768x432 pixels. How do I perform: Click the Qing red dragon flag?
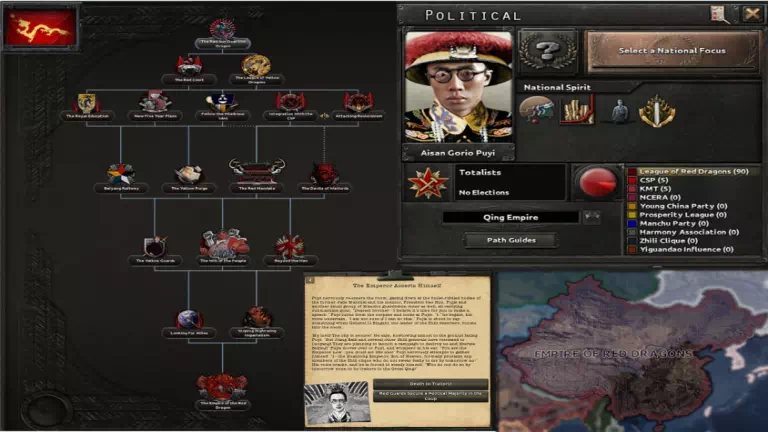pos(40,28)
